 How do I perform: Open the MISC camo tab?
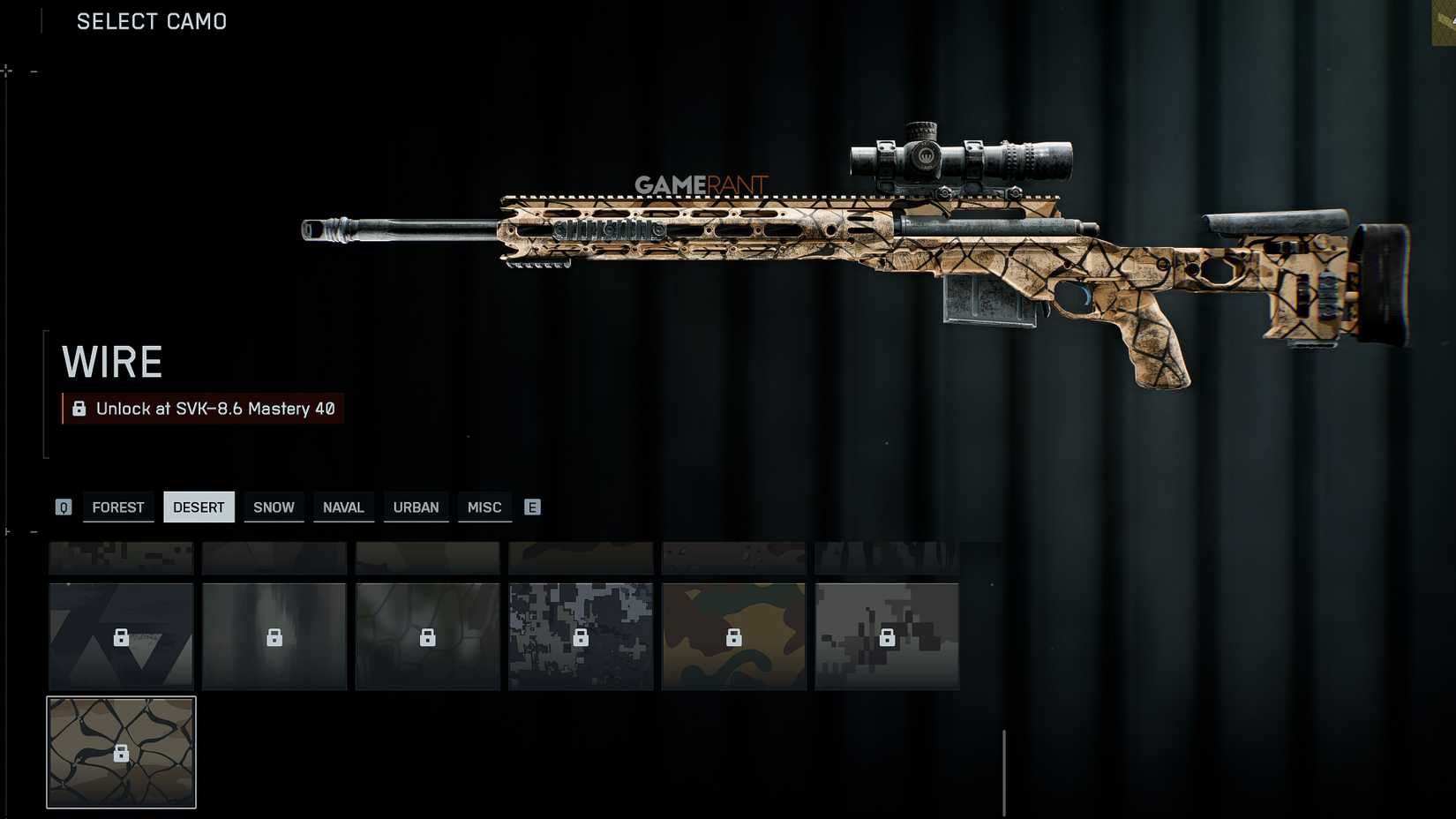tap(484, 507)
